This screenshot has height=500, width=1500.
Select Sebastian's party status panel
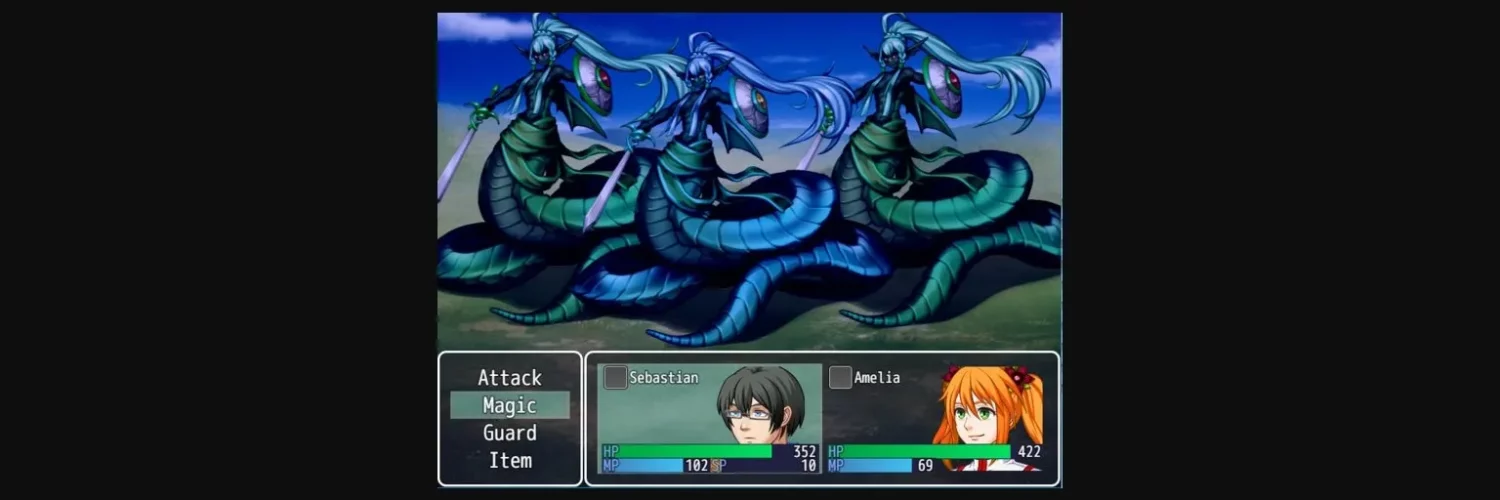[709, 418]
